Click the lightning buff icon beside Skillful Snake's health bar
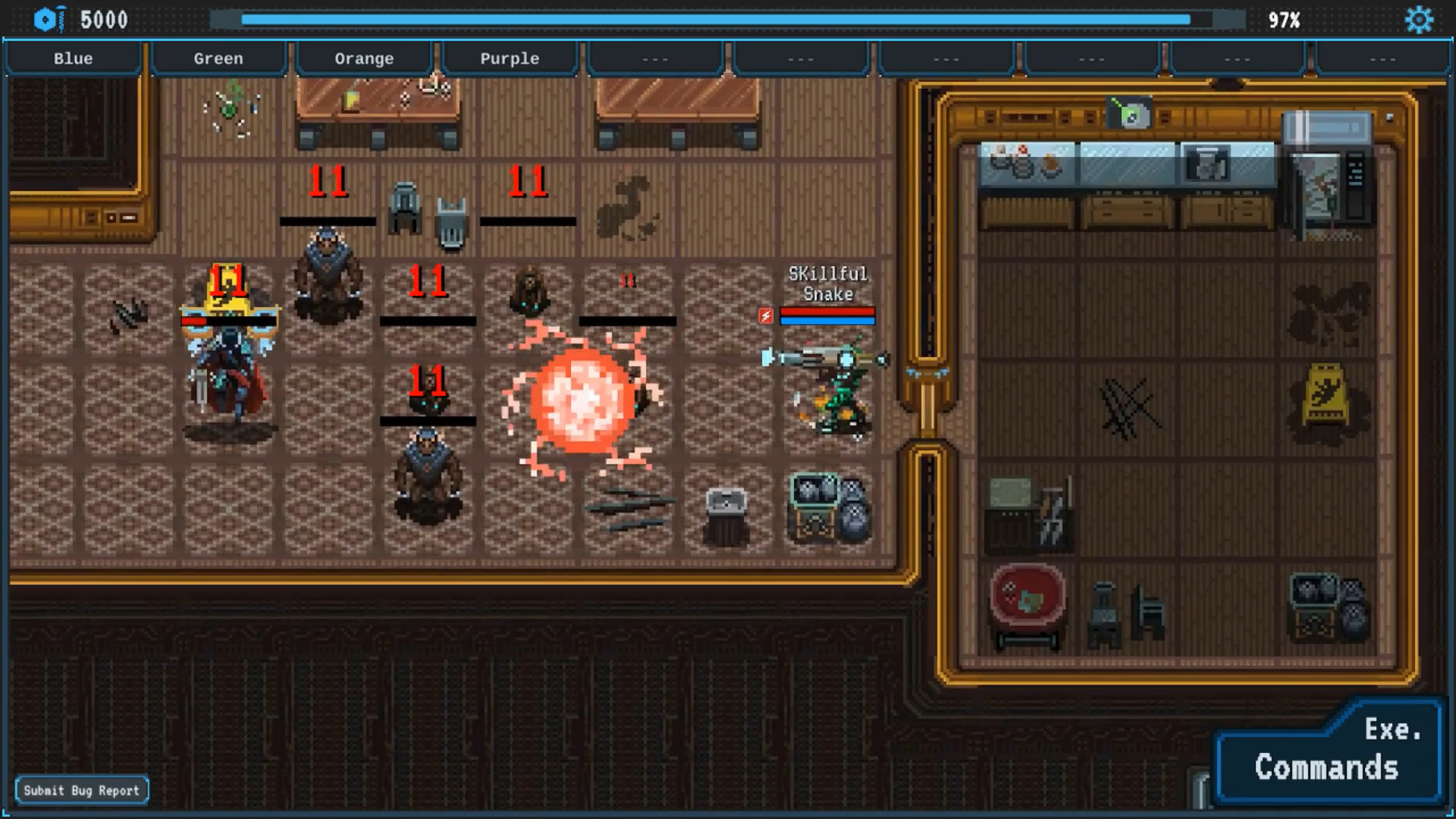 coord(765,317)
